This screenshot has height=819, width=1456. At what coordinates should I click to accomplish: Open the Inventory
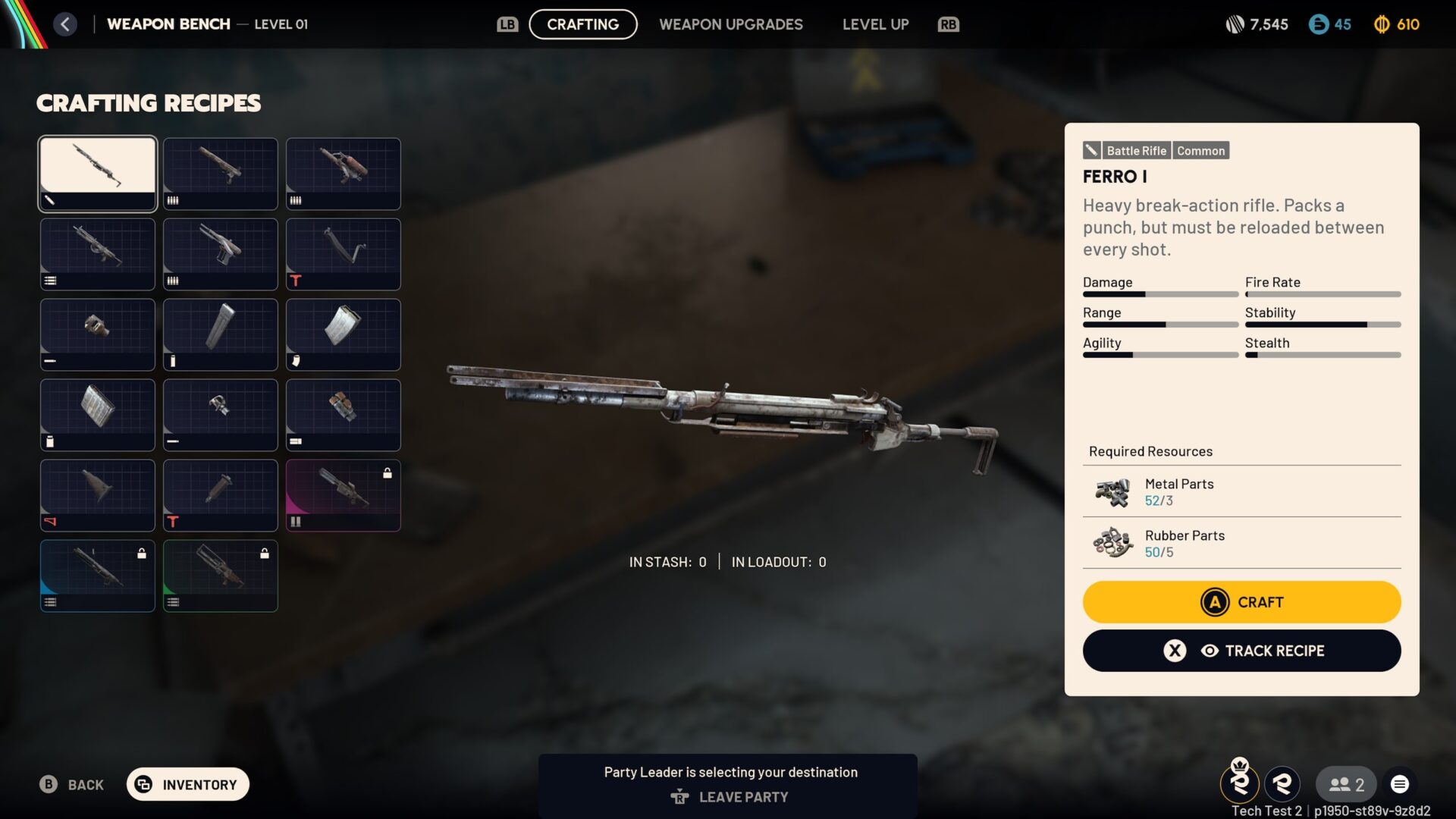[x=187, y=784]
